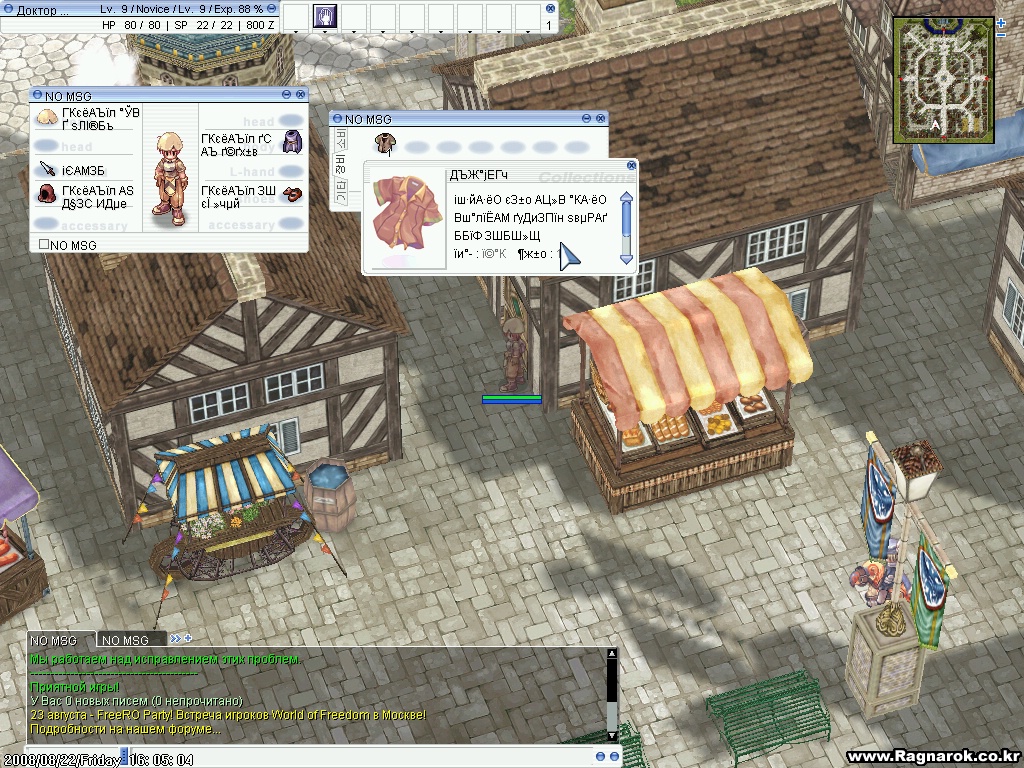Zoom in the minimap with plus button
Screen dimensions: 1024x768
(x=1001, y=21)
